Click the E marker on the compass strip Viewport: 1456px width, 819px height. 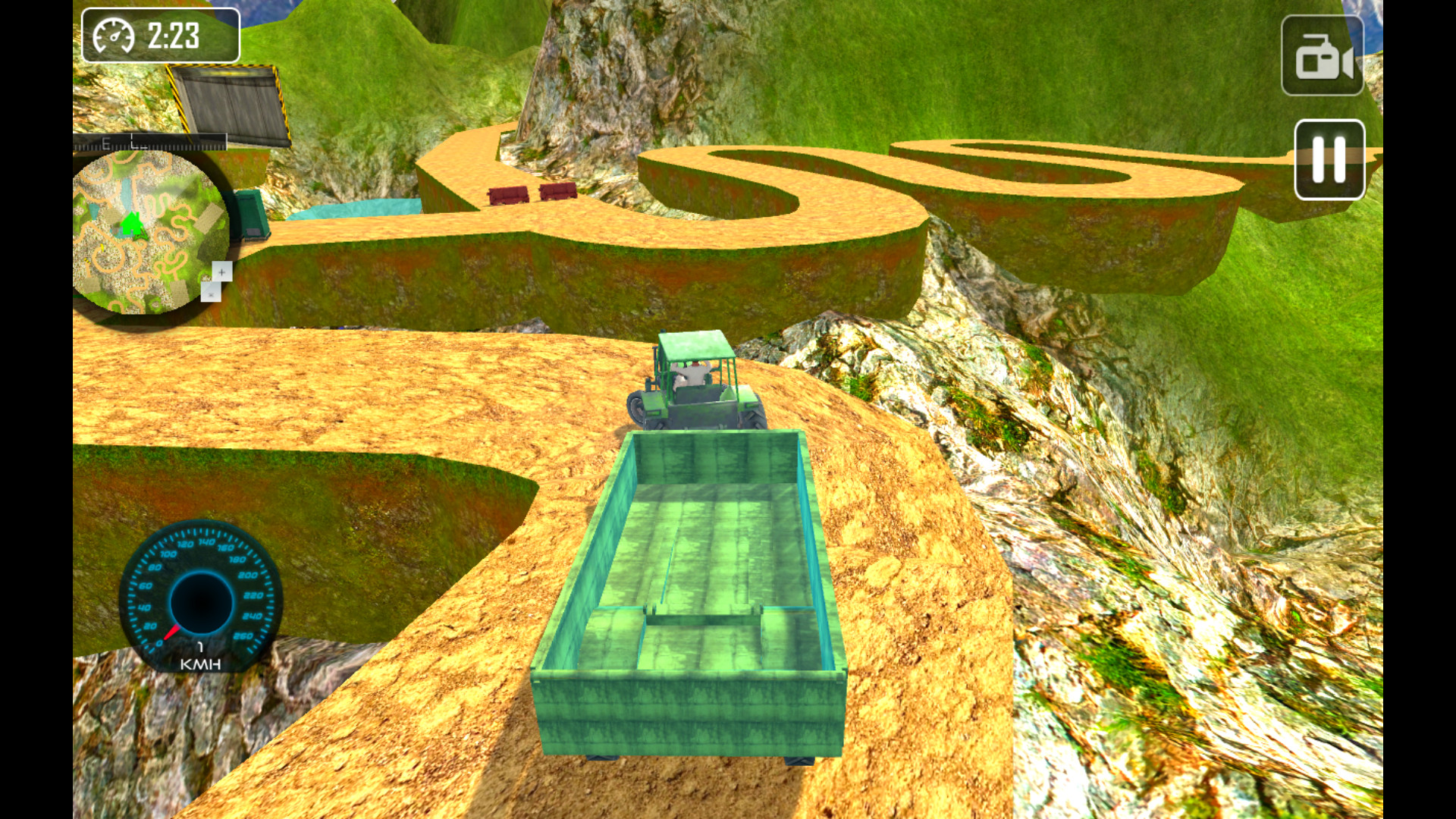[105, 142]
